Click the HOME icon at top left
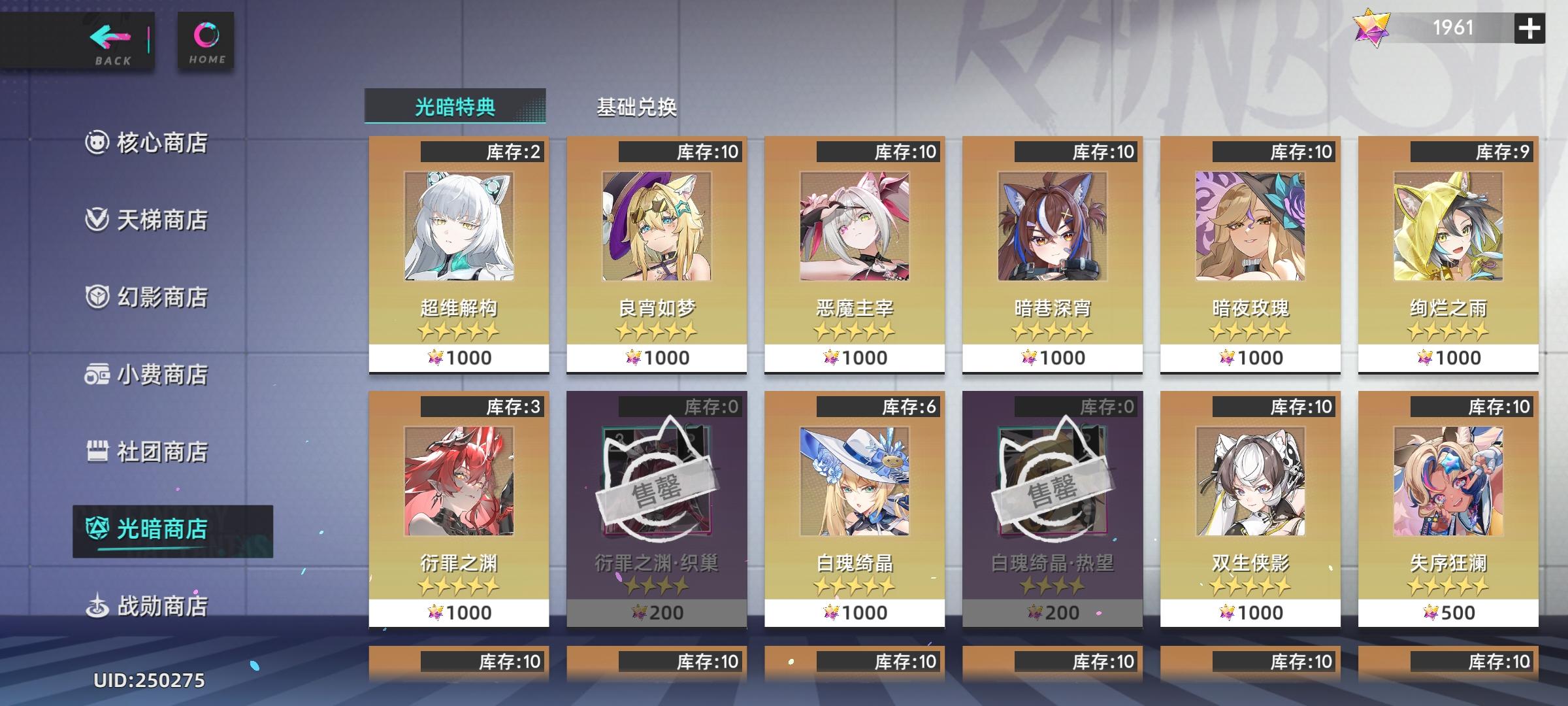 pyautogui.click(x=206, y=36)
